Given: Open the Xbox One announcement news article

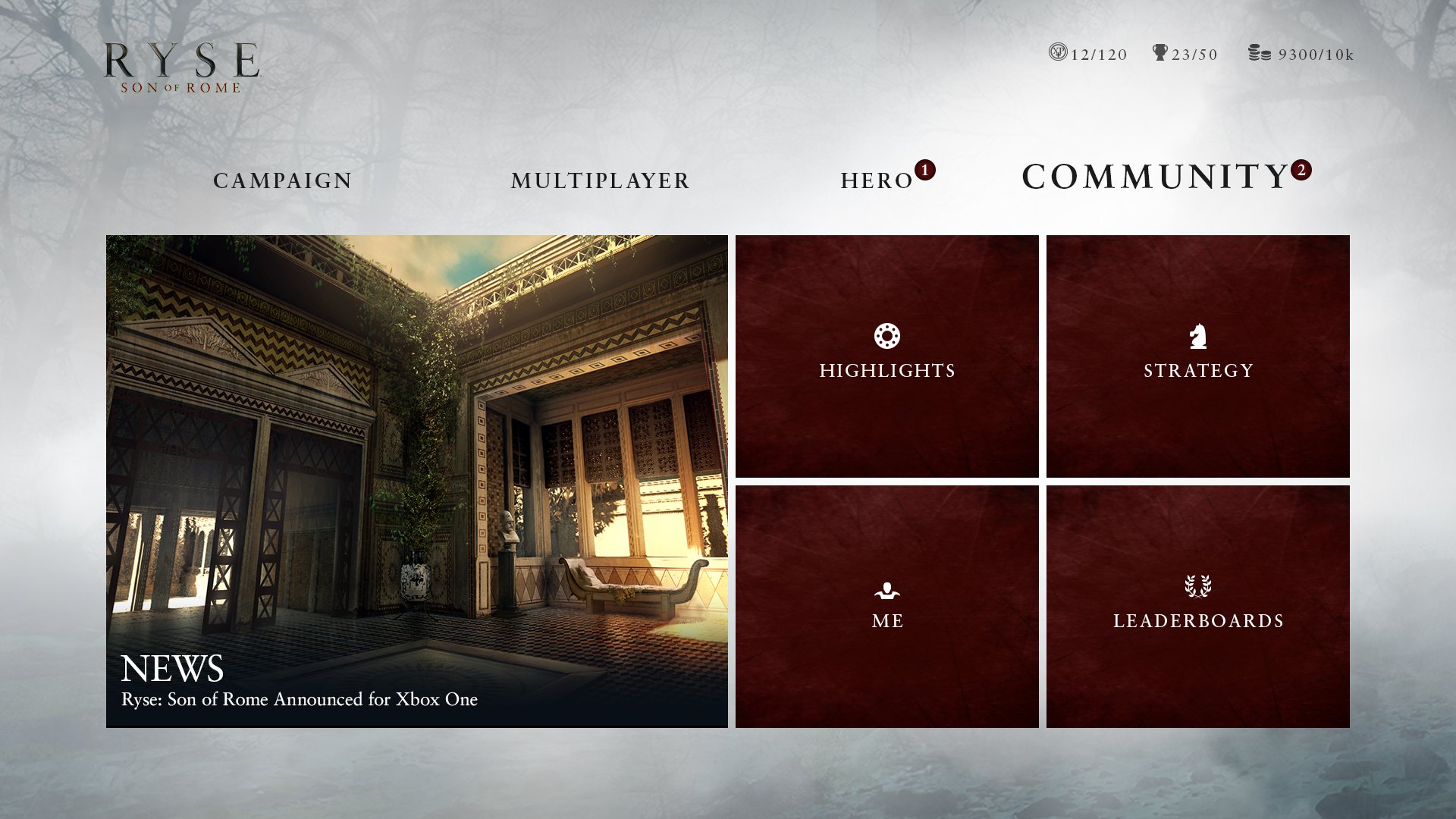Looking at the screenshot, I should (x=299, y=701).
